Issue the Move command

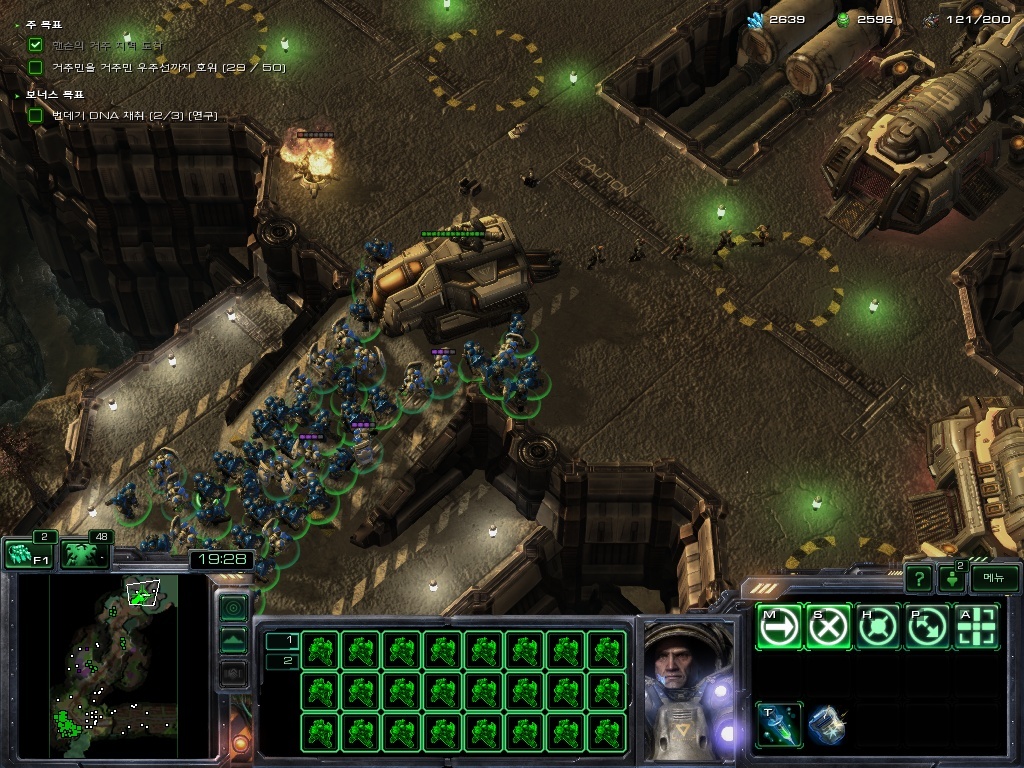779,627
